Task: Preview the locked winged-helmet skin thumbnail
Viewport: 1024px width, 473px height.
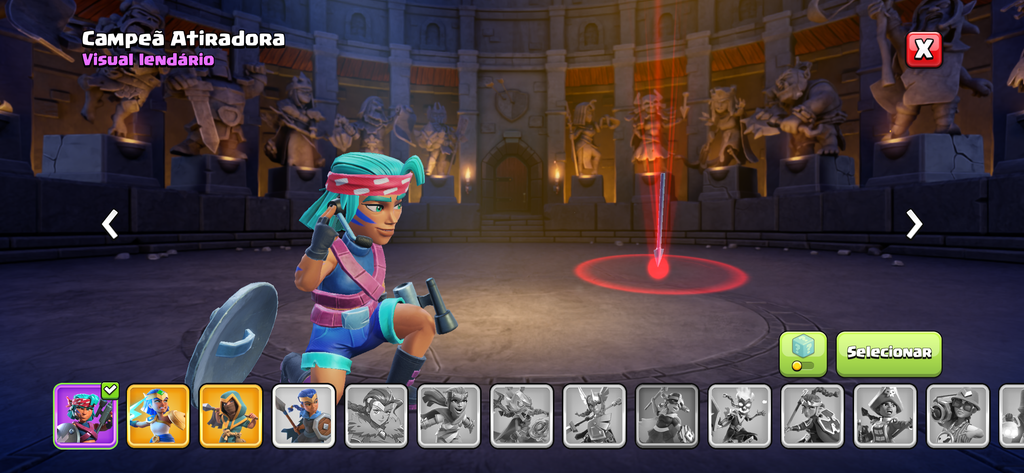Action: point(594,415)
